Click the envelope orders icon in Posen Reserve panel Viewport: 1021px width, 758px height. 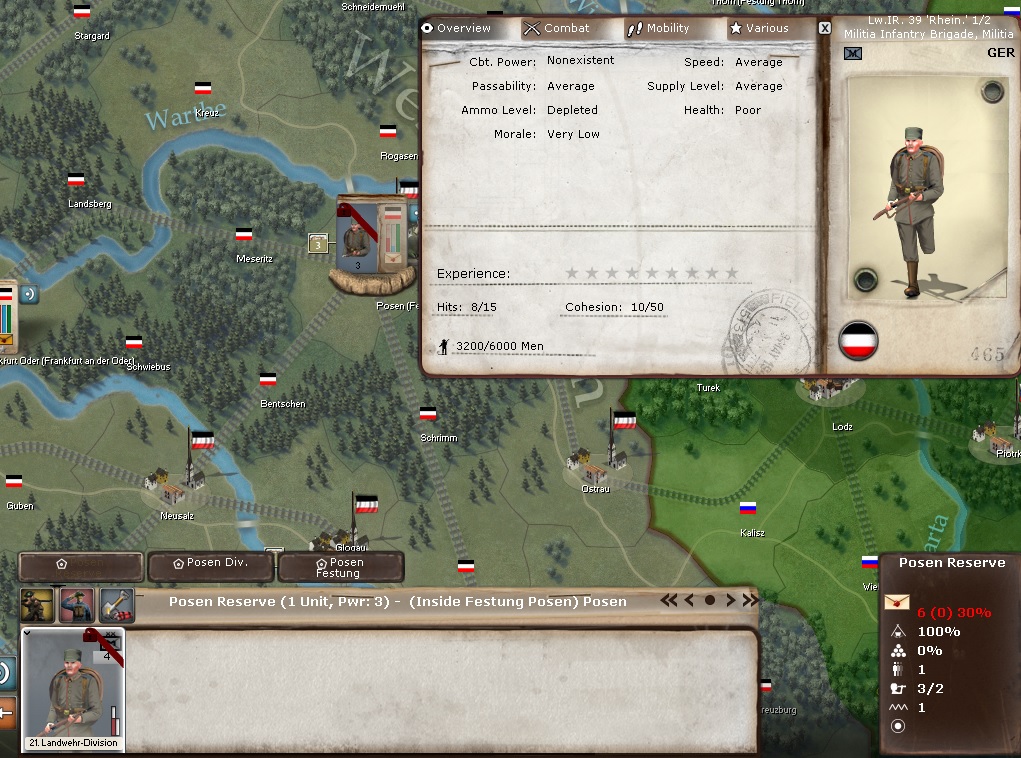tap(898, 611)
